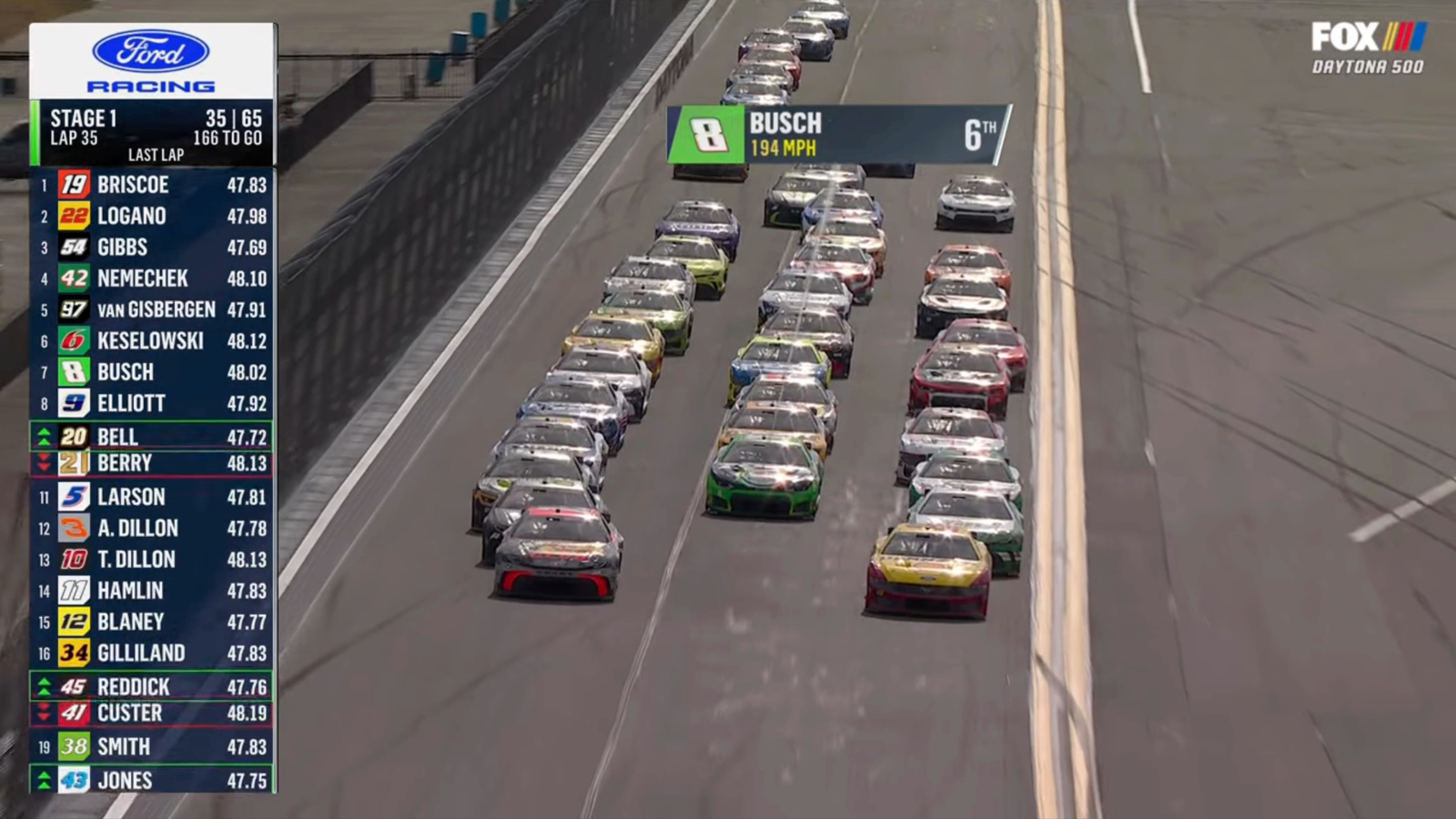Click Bell's highlighted green row
This screenshot has width=1456, height=819.
(153, 437)
